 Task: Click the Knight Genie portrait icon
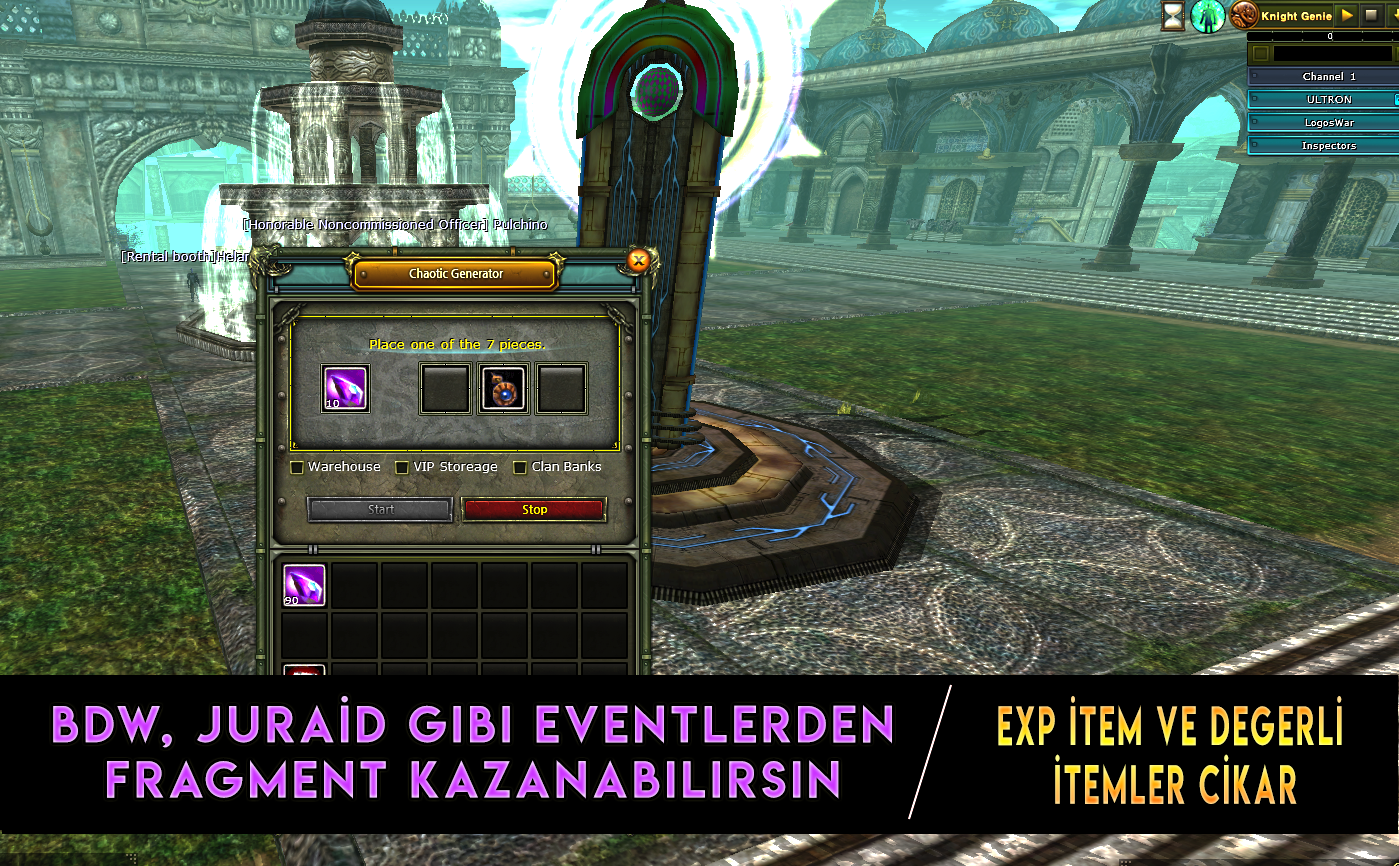(1243, 15)
